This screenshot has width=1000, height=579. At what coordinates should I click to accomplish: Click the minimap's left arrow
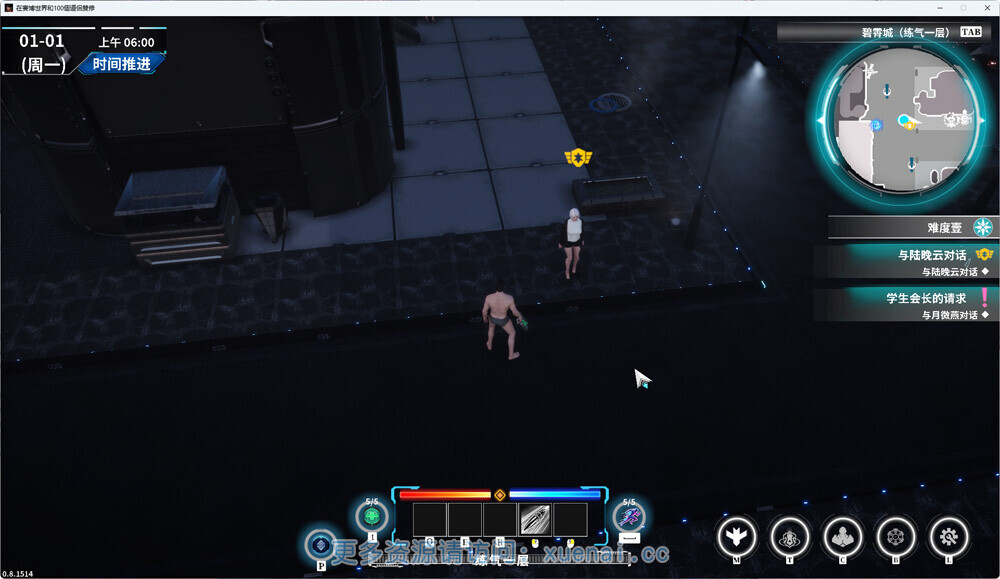822,121
